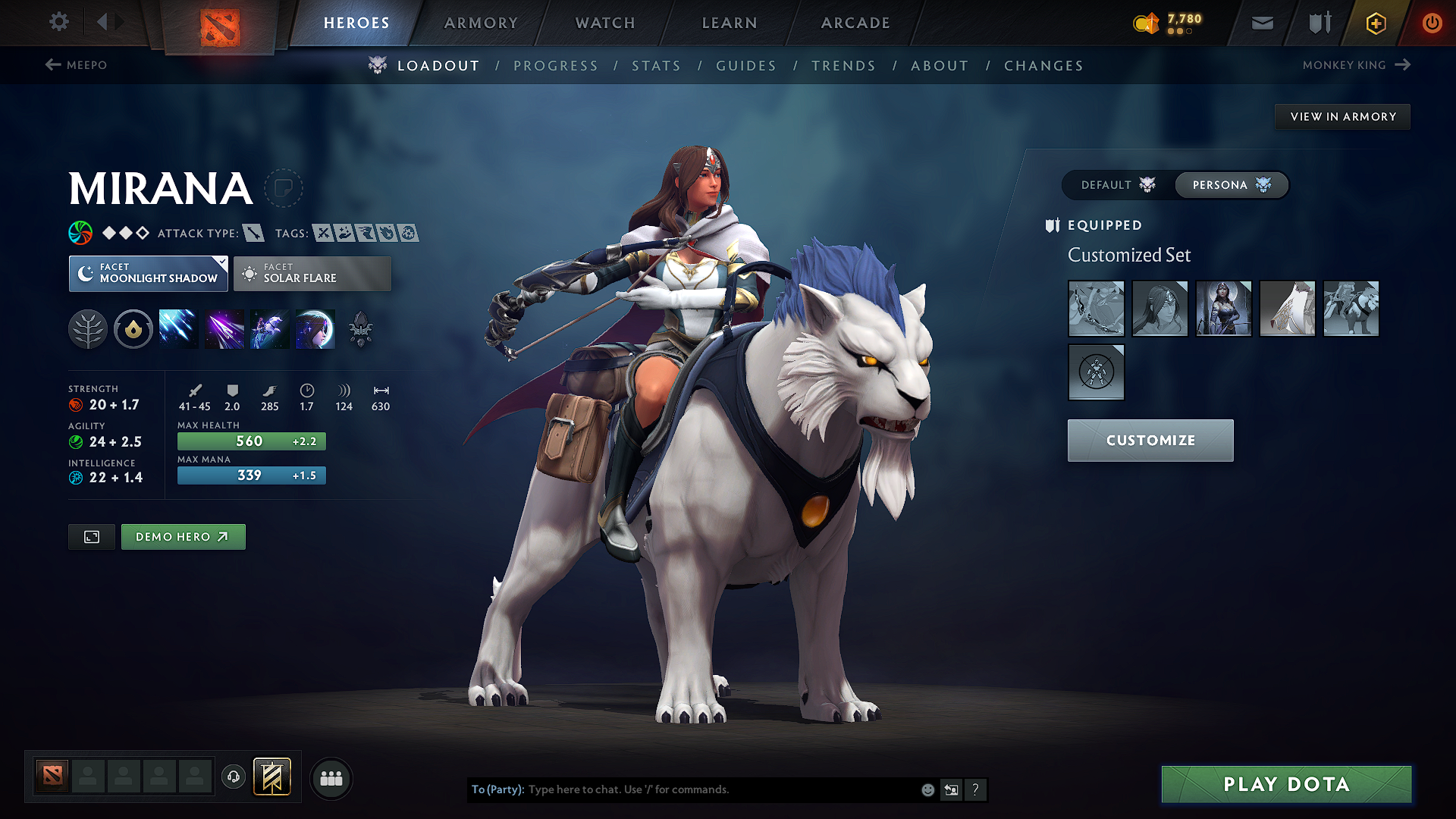Click the Max Health bar
Viewport: 1456px width, 819px height.
(x=251, y=441)
